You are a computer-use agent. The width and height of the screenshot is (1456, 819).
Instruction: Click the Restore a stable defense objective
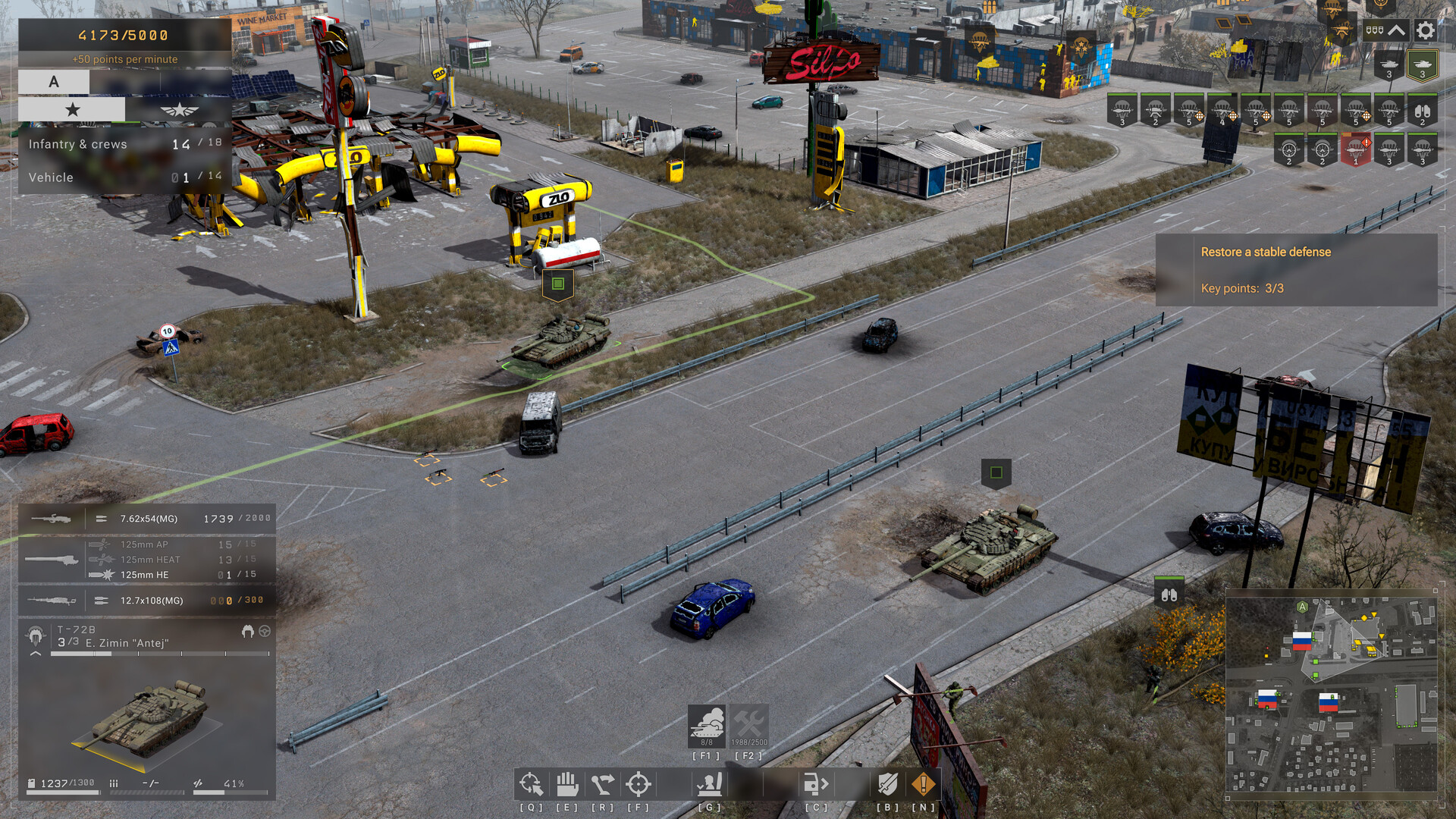pyautogui.click(x=1264, y=252)
